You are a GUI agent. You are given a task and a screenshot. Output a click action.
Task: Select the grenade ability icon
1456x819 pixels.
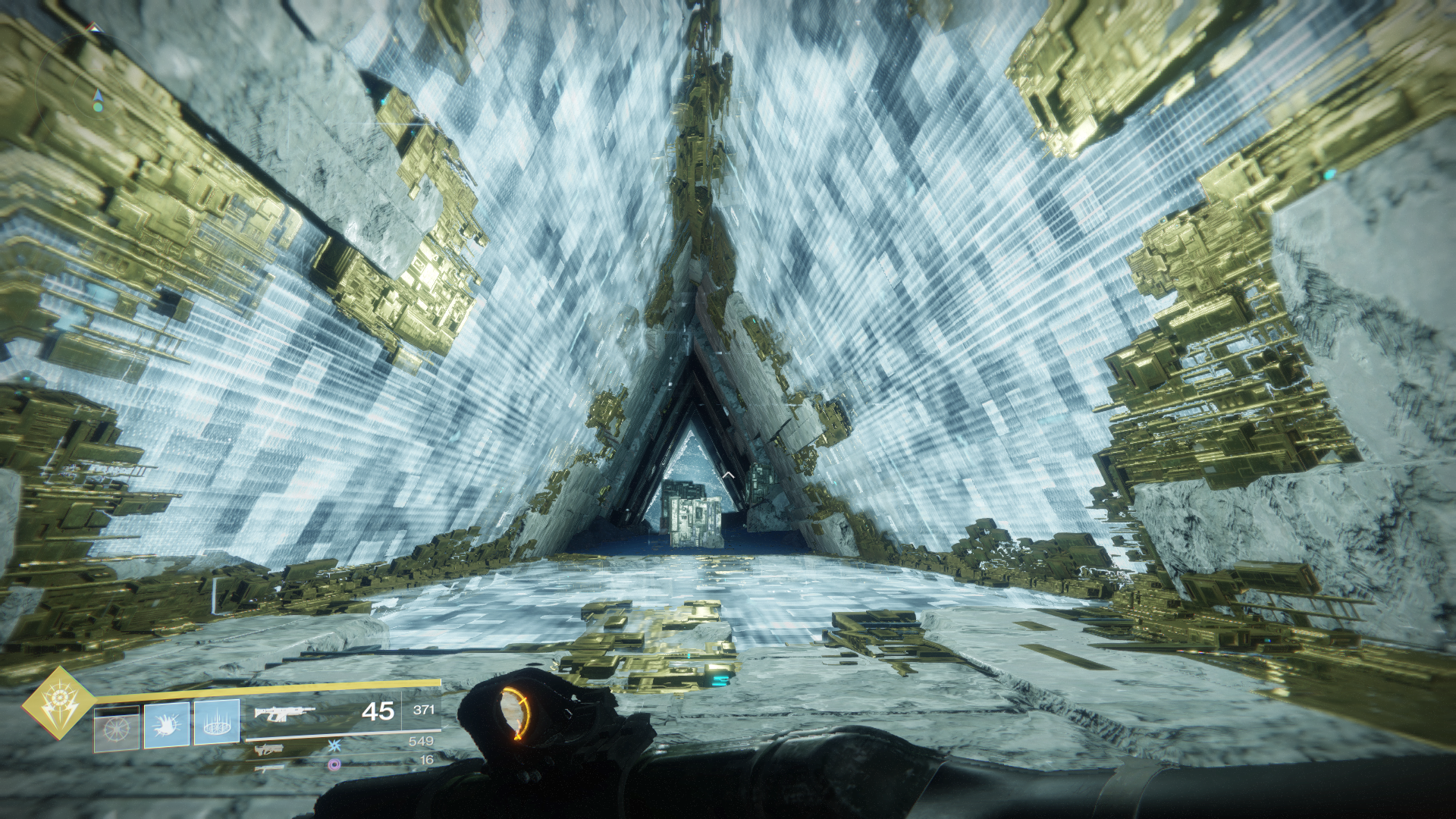tap(116, 729)
